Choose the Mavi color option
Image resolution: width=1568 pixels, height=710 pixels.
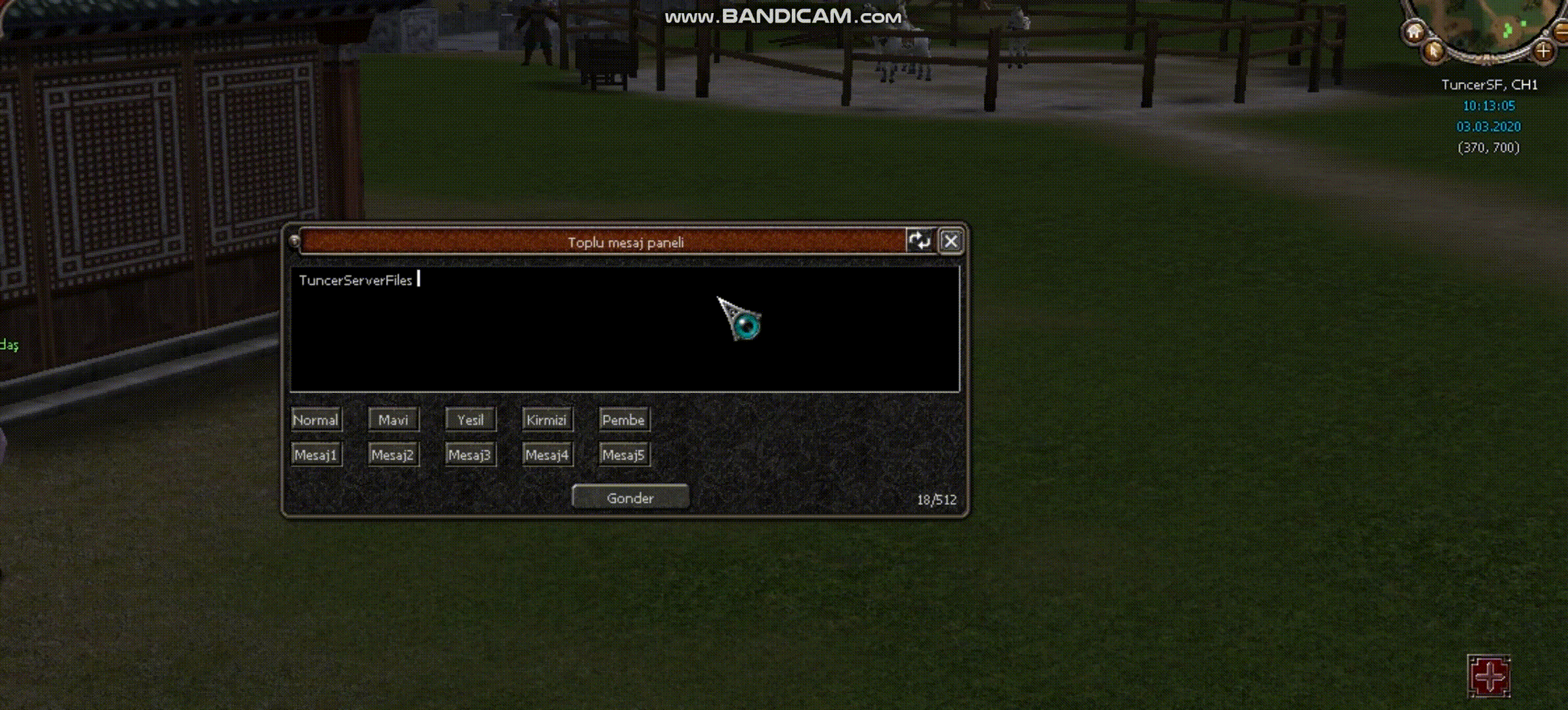pos(393,420)
